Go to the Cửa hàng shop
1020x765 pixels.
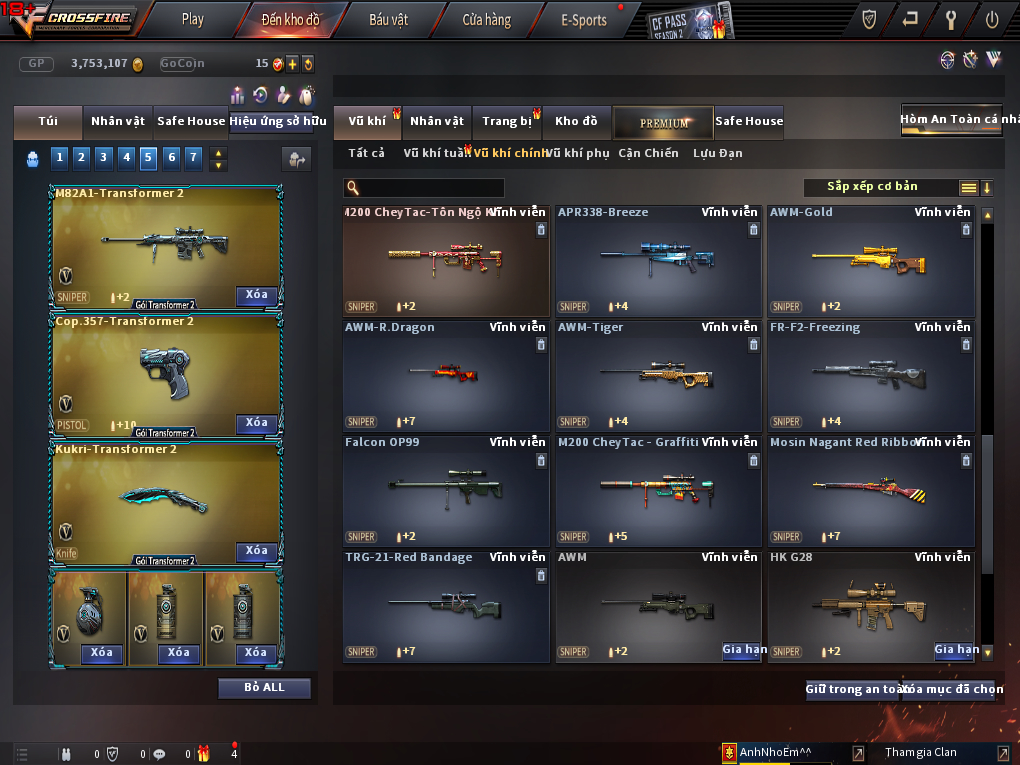pyautogui.click(x=486, y=19)
